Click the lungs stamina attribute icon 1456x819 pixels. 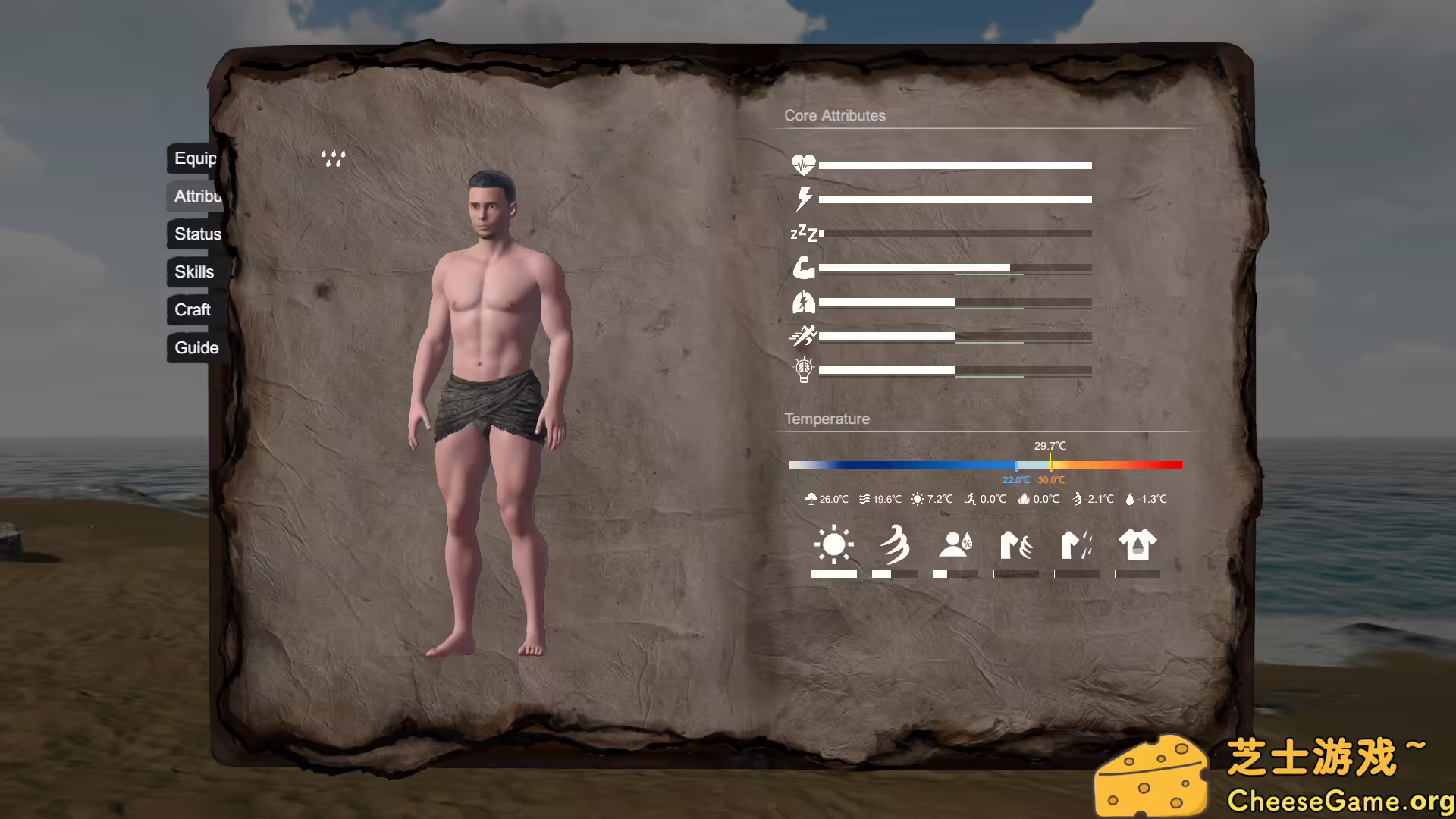(805, 302)
